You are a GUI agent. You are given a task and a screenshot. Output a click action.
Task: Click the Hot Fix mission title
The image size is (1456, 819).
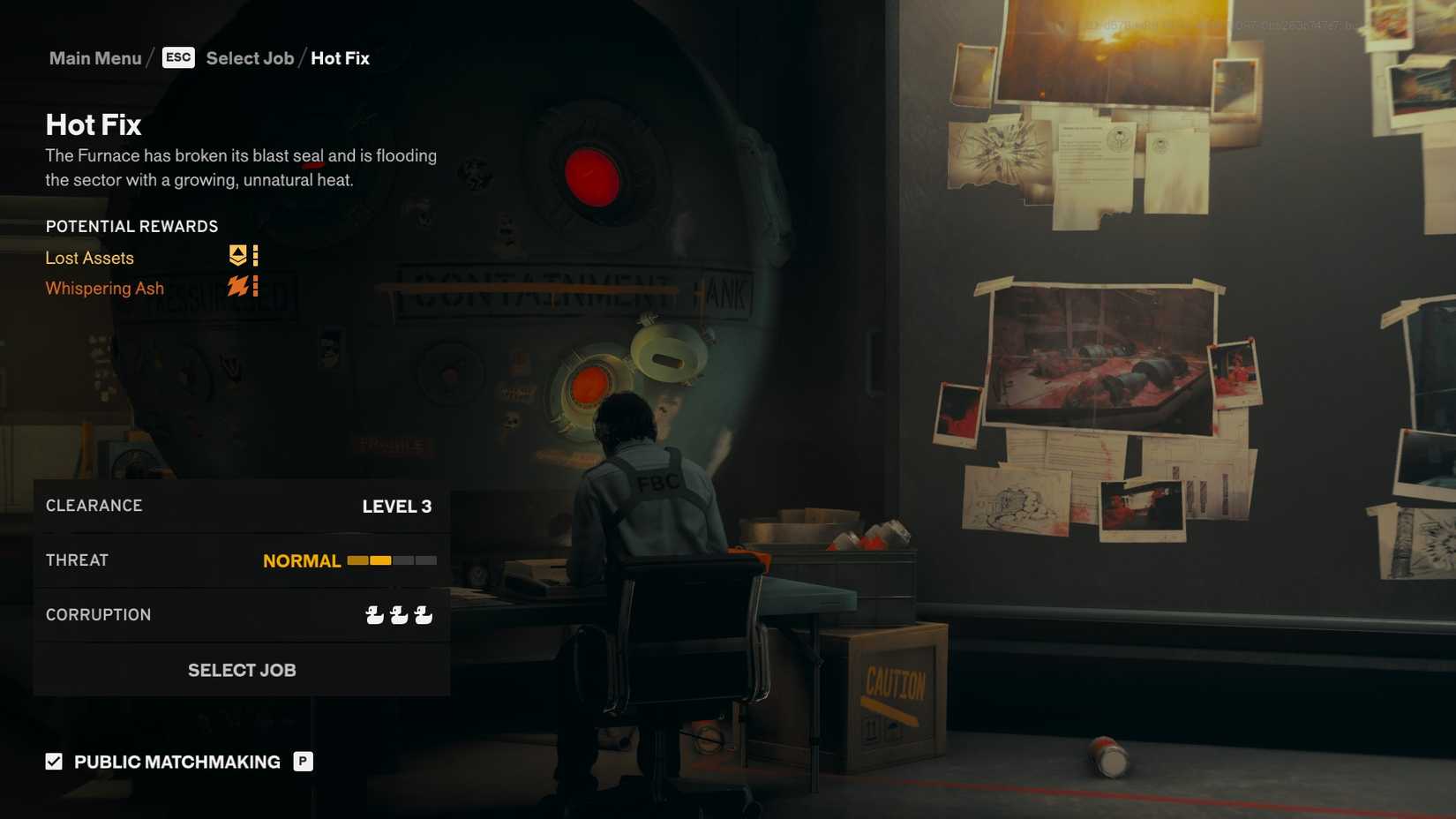coord(93,124)
